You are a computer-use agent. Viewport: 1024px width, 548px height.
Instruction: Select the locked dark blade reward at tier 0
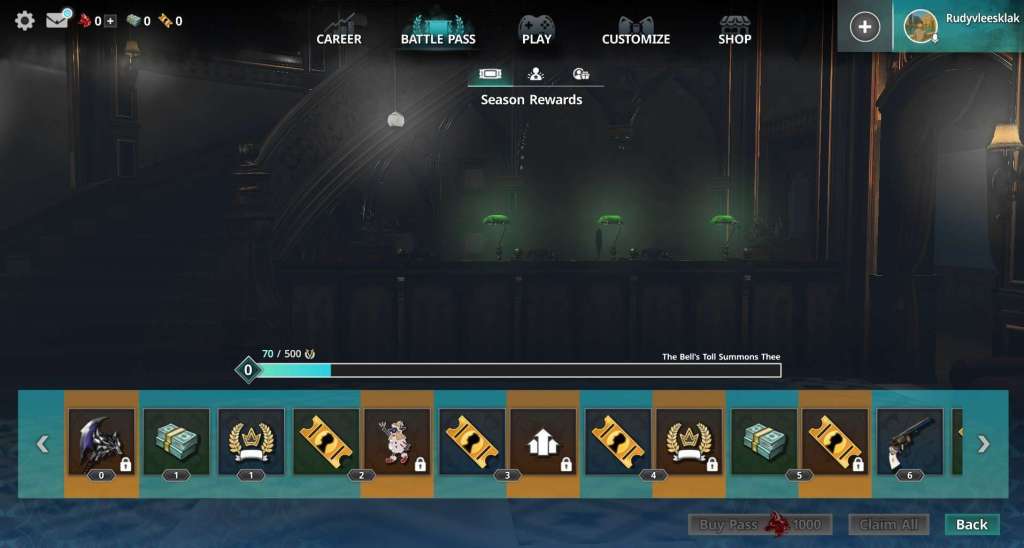pyautogui.click(x=101, y=441)
